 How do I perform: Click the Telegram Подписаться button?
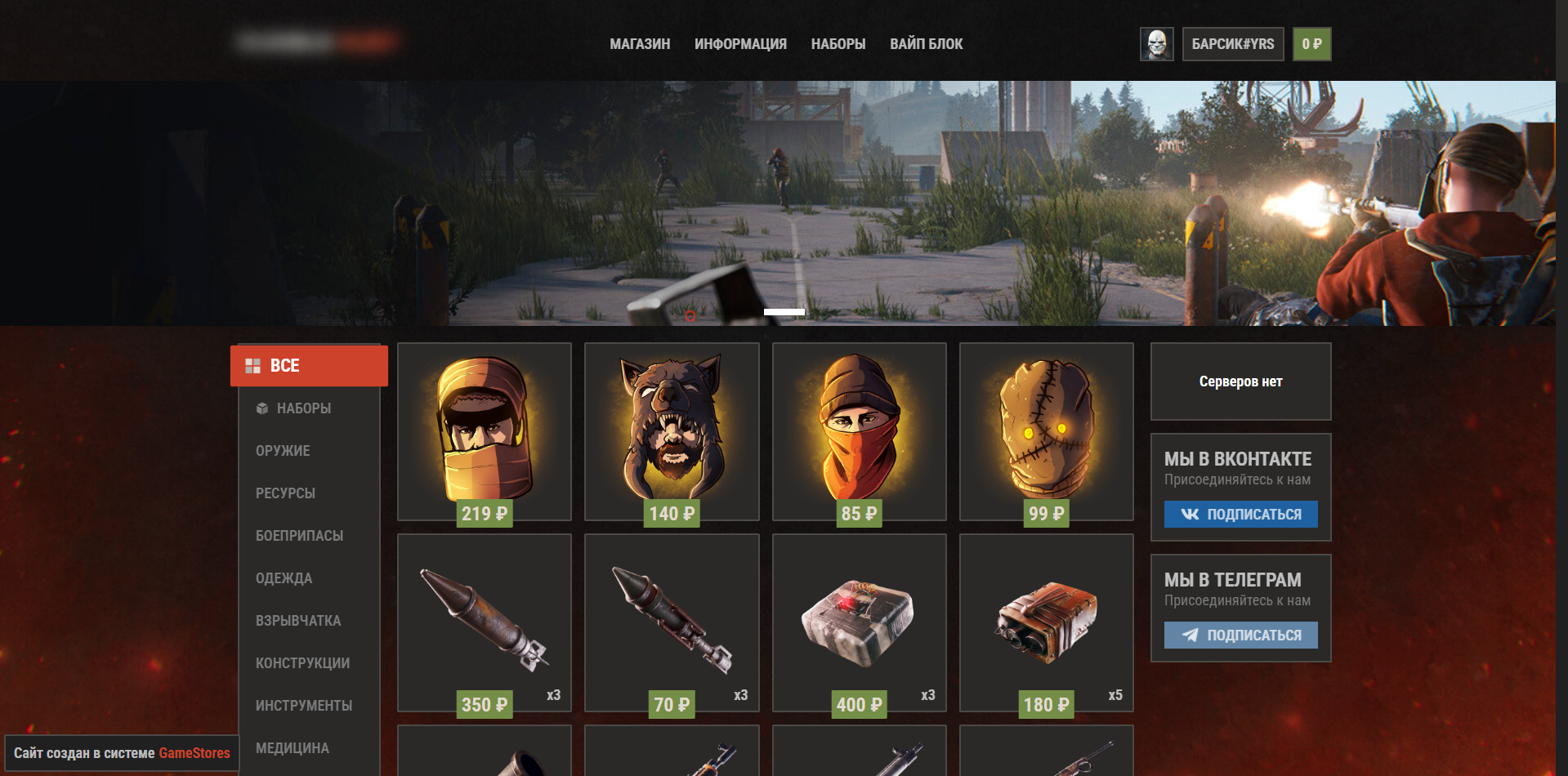tap(1240, 635)
